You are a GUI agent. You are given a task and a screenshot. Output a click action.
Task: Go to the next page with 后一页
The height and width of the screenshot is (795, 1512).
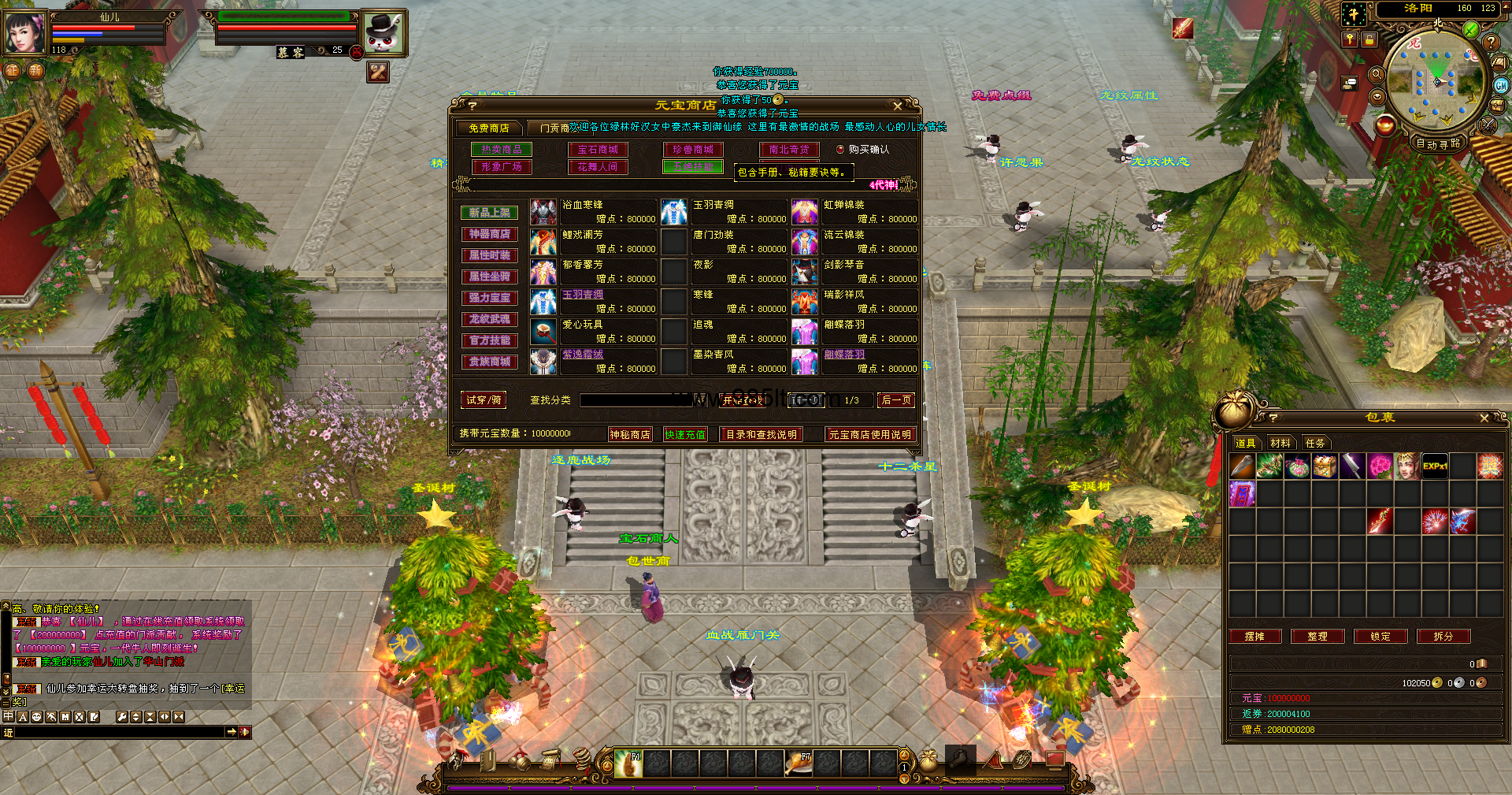(896, 400)
